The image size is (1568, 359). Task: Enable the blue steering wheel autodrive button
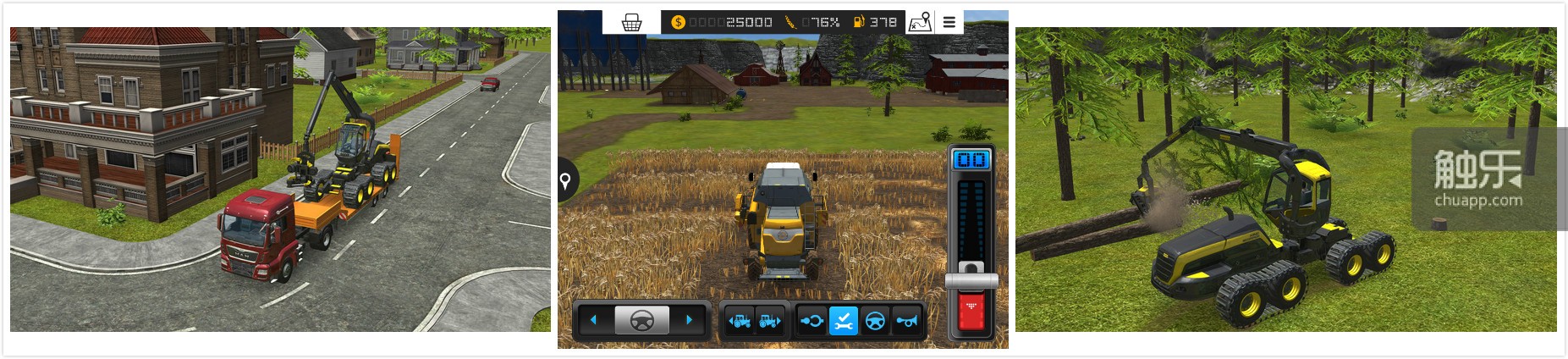pos(875,321)
